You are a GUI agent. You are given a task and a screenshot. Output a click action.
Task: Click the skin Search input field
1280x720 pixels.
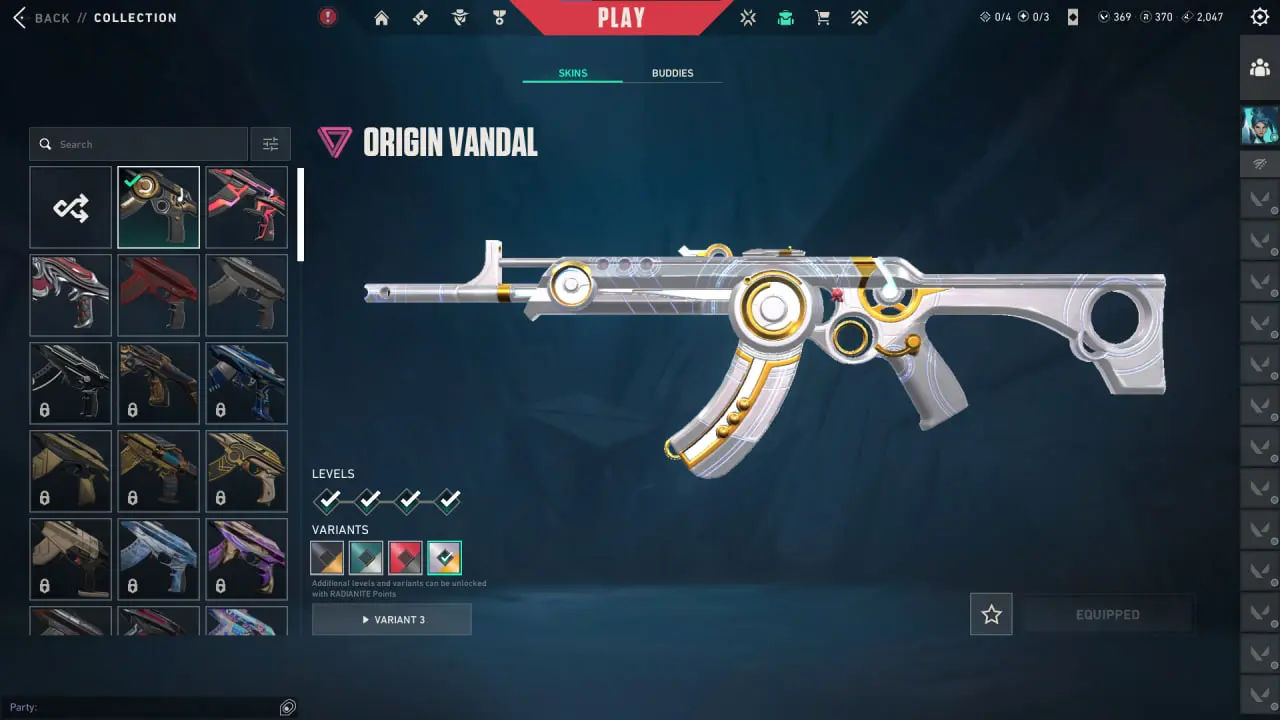pyautogui.click(x=138, y=143)
